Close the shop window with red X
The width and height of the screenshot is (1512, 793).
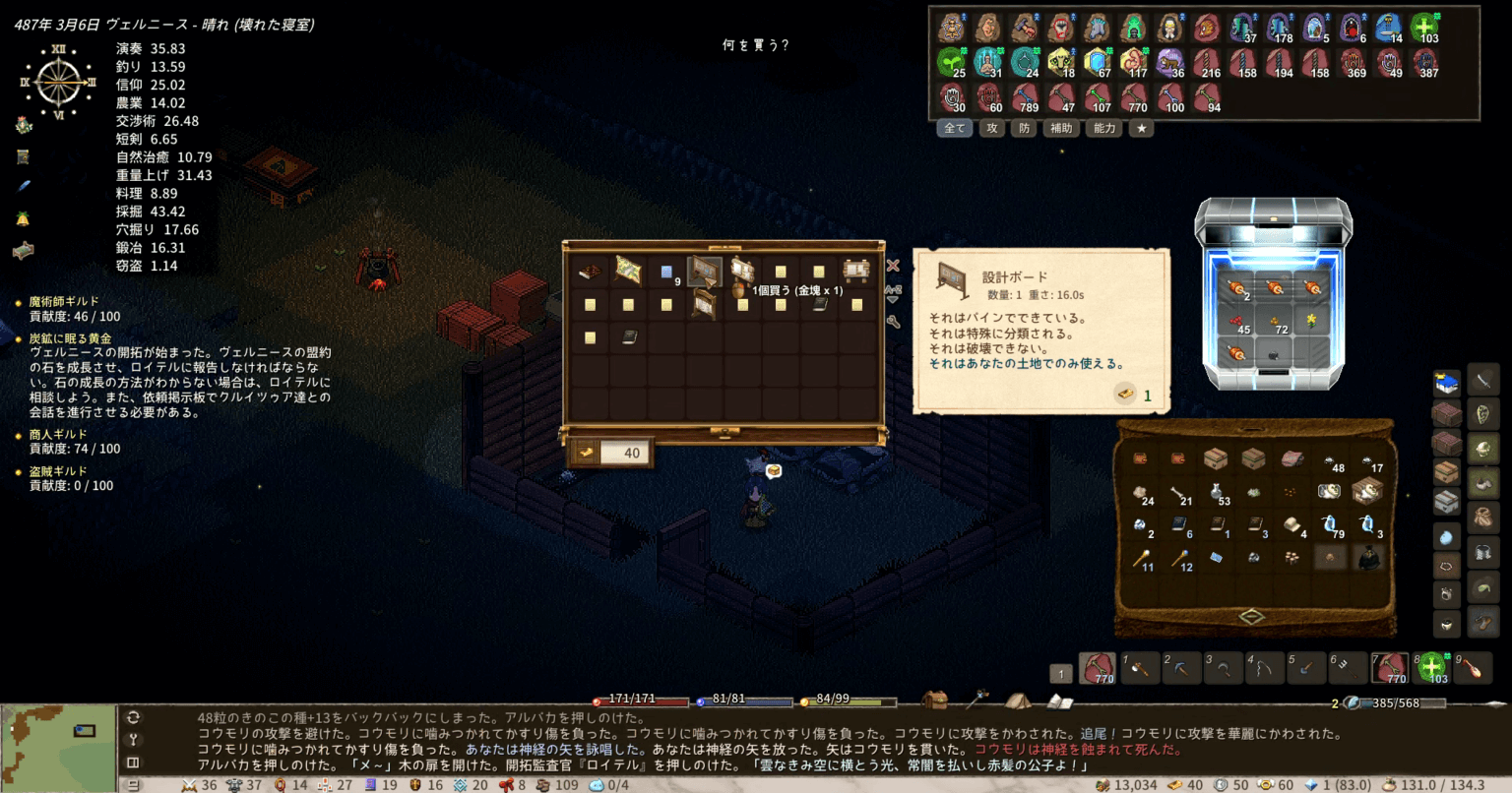(893, 266)
